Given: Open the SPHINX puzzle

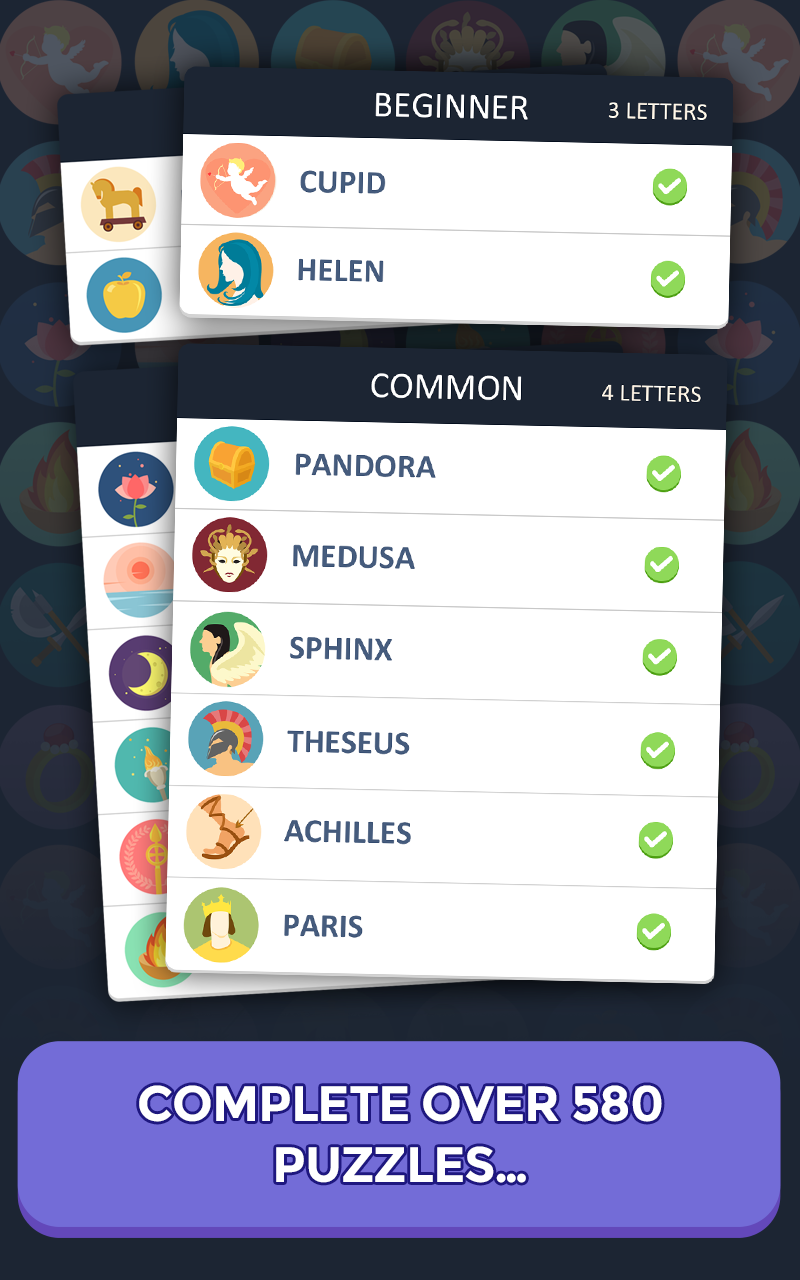Looking at the screenshot, I should tap(448, 650).
